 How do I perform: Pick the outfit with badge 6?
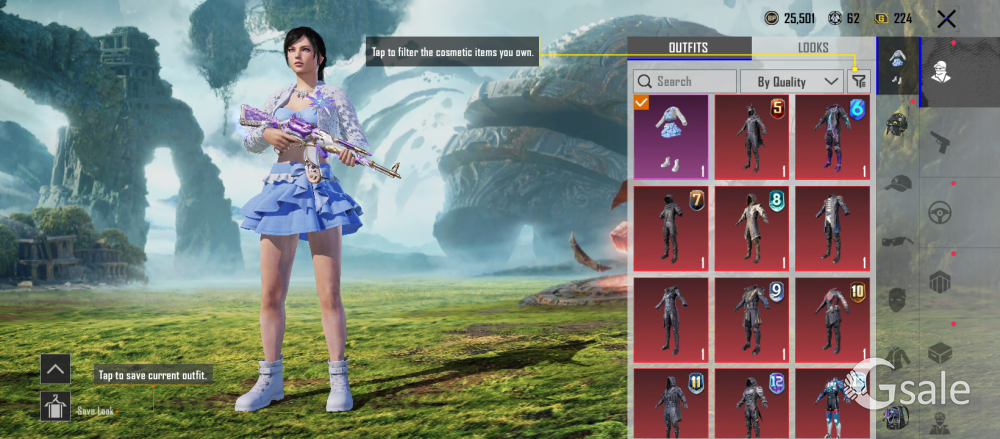pyautogui.click(x=833, y=137)
